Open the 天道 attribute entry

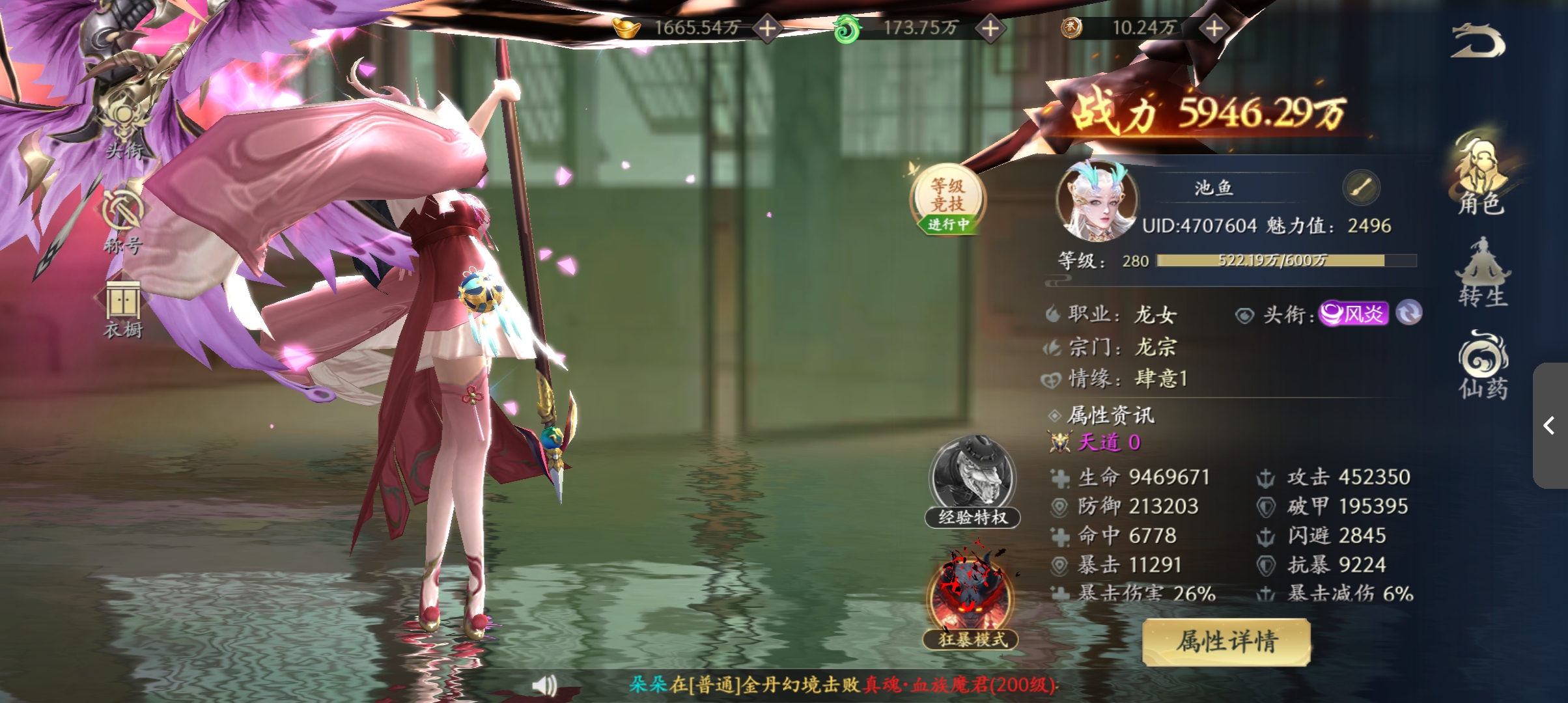(1108, 443)
